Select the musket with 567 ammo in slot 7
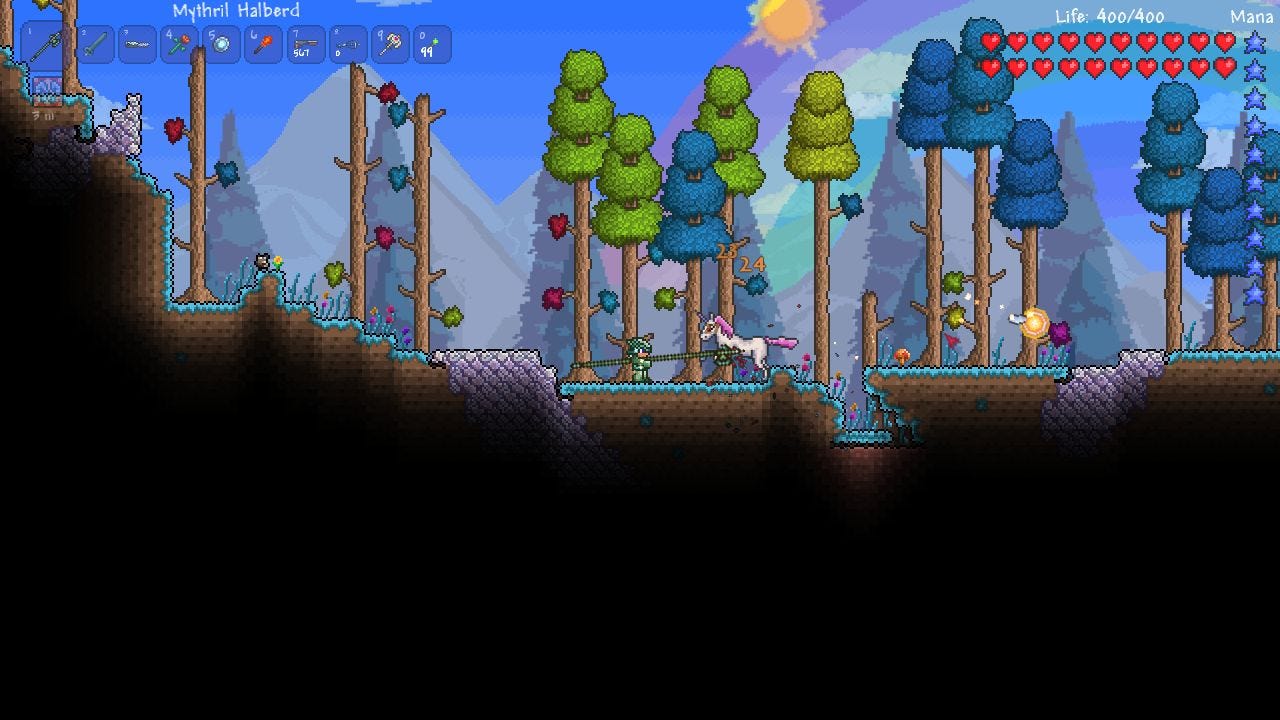Viewport: 1280px width, 720px height. 306,45
